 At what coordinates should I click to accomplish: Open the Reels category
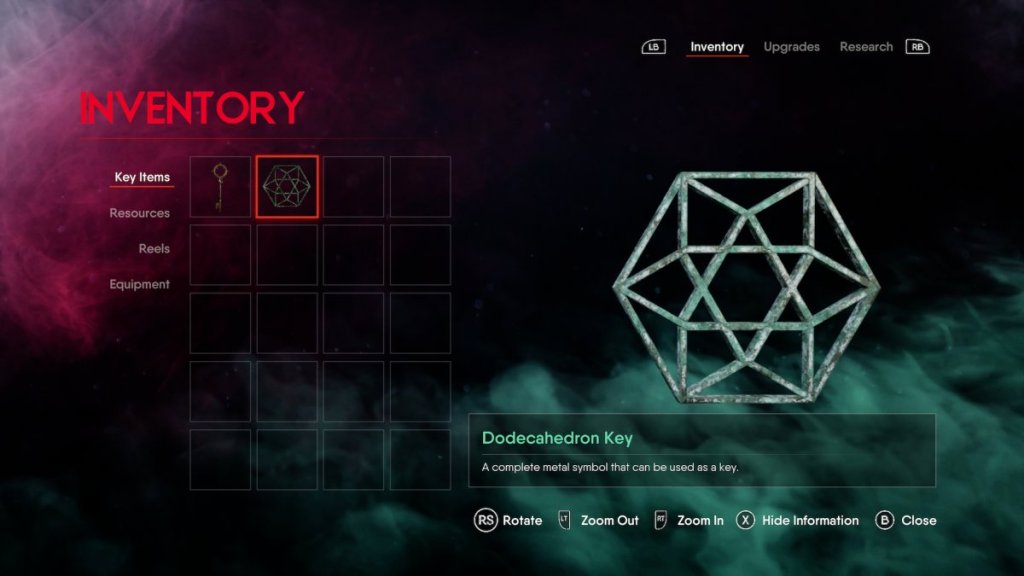(154, 249)
